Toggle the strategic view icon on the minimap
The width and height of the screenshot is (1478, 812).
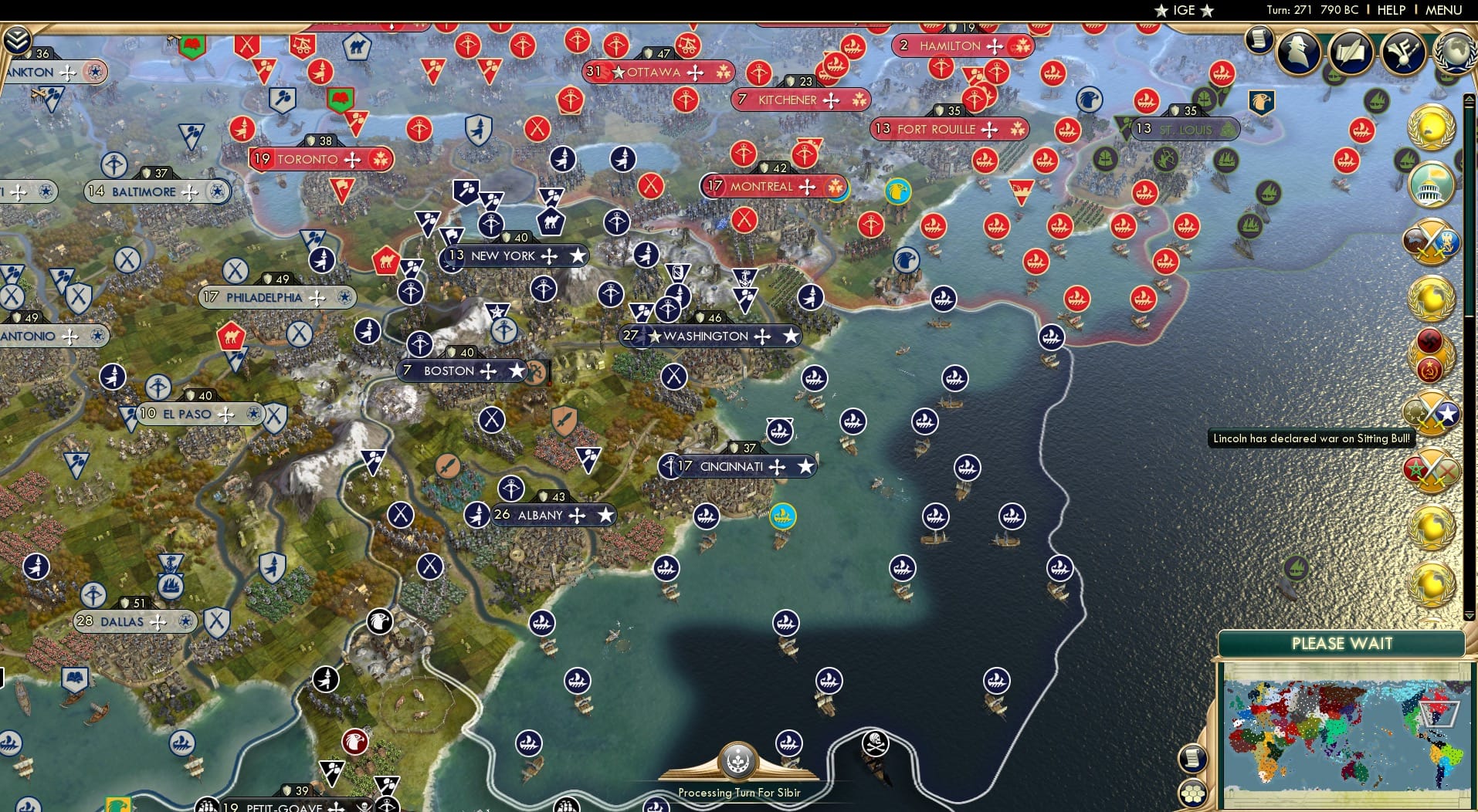coord(1192,793)
